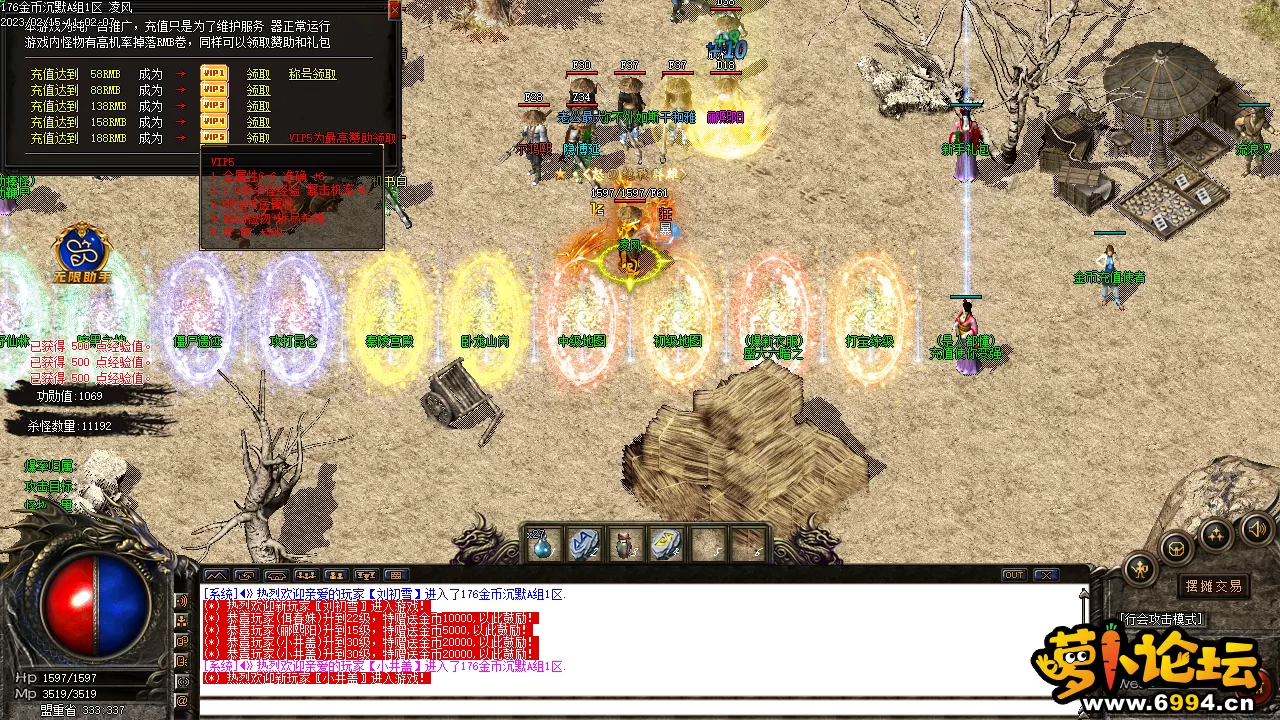This screenshot has height=720, width=1280.
Task: Use the yellow rune scroll hotbar slot
Action: pos(666,545)
